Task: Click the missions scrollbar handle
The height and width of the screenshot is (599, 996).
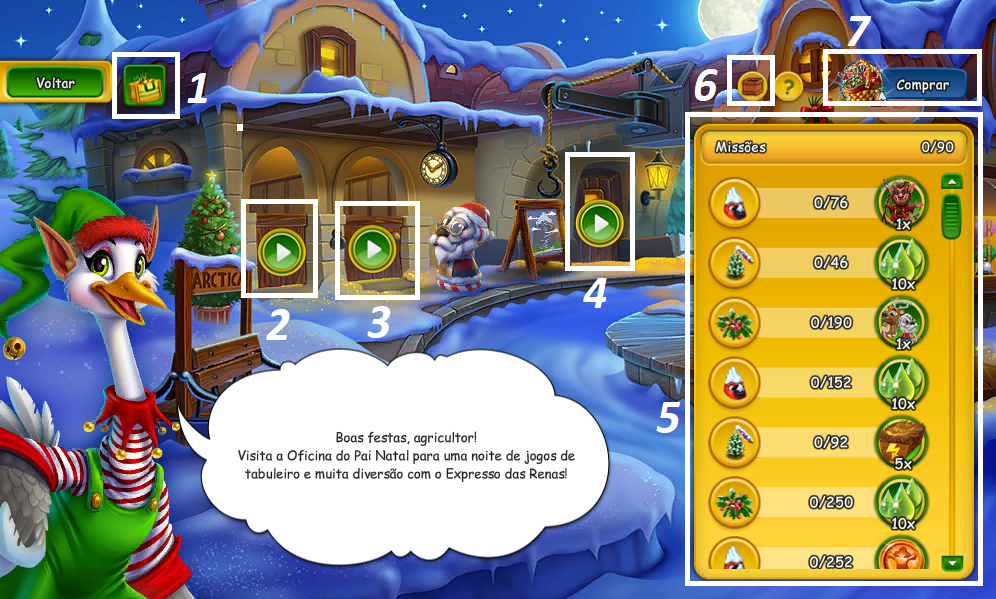Action: point(952,214)
